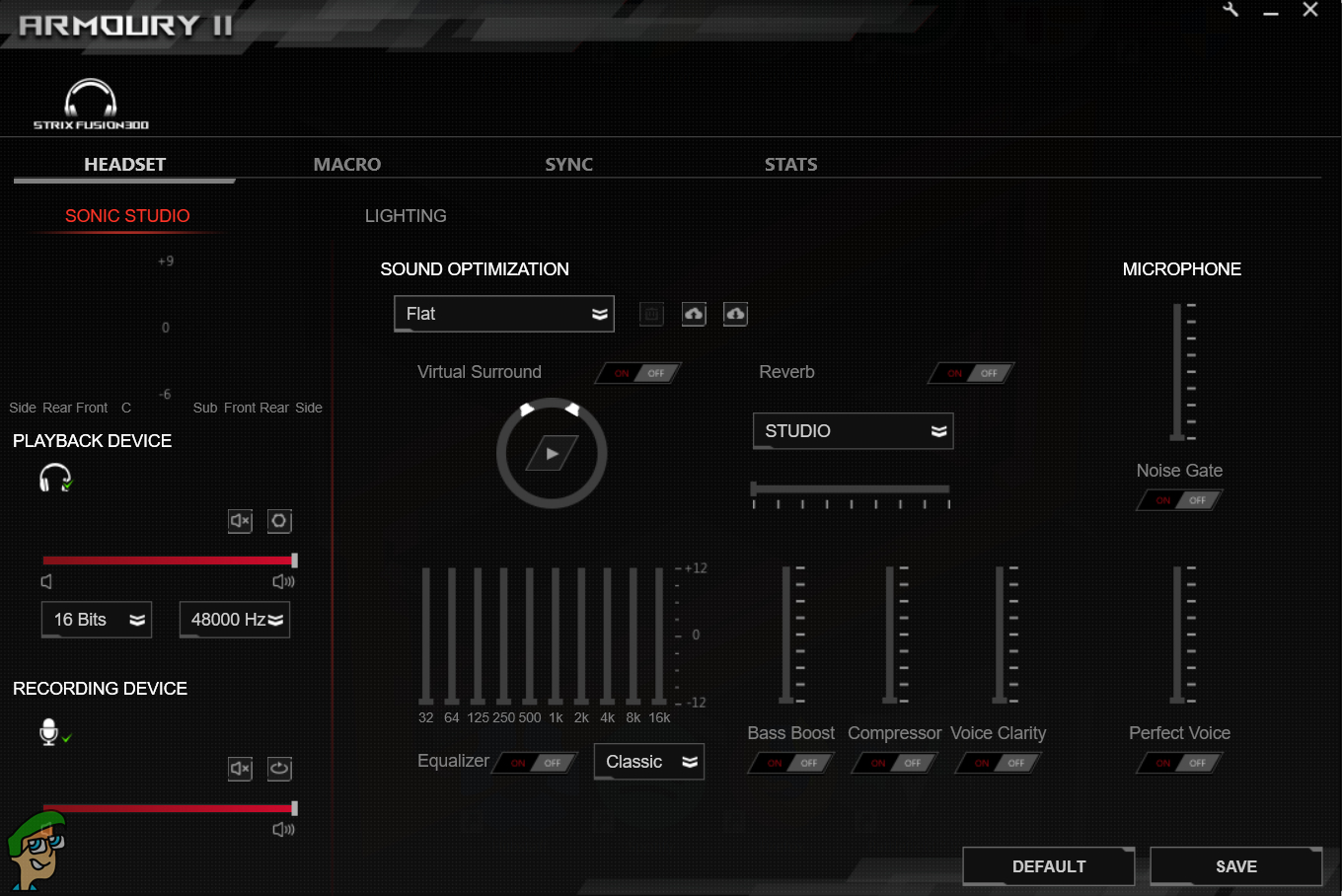Switch to the MACRO tab
The height and width of the screenshot is (896, 1342).
coord(346,165)
